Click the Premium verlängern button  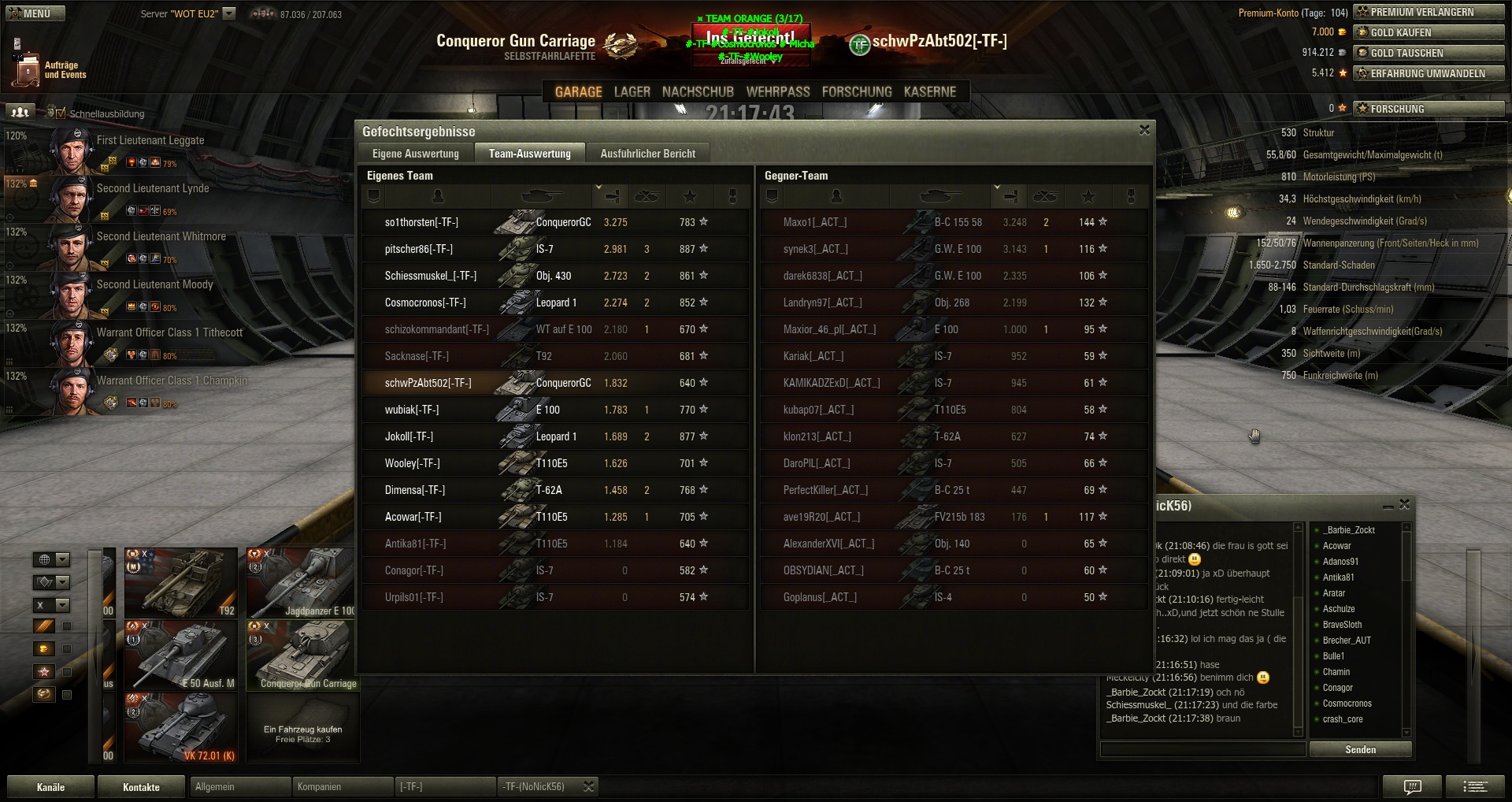[1428, 12]
